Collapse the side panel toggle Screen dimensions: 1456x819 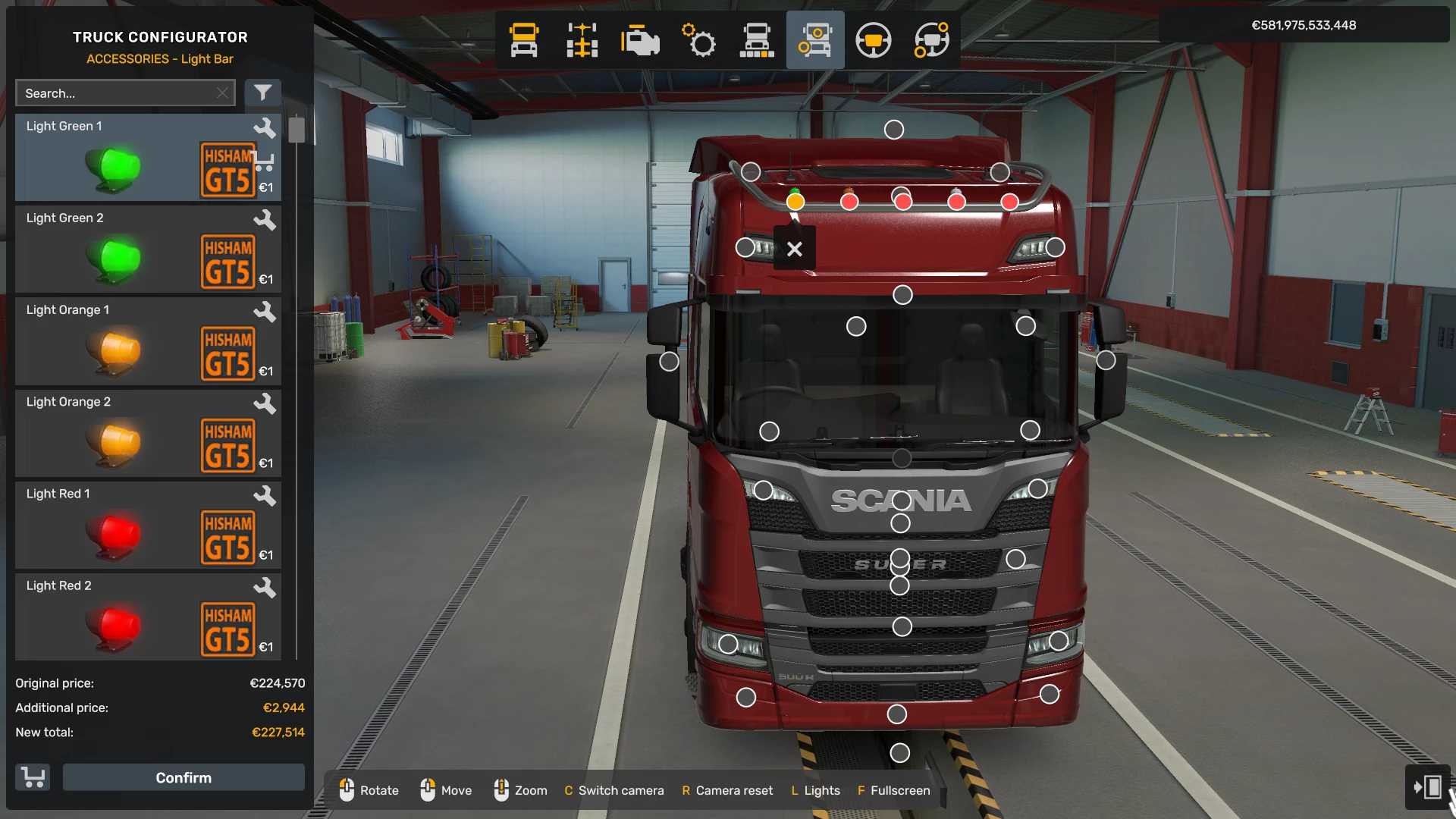coord(1427,787)
